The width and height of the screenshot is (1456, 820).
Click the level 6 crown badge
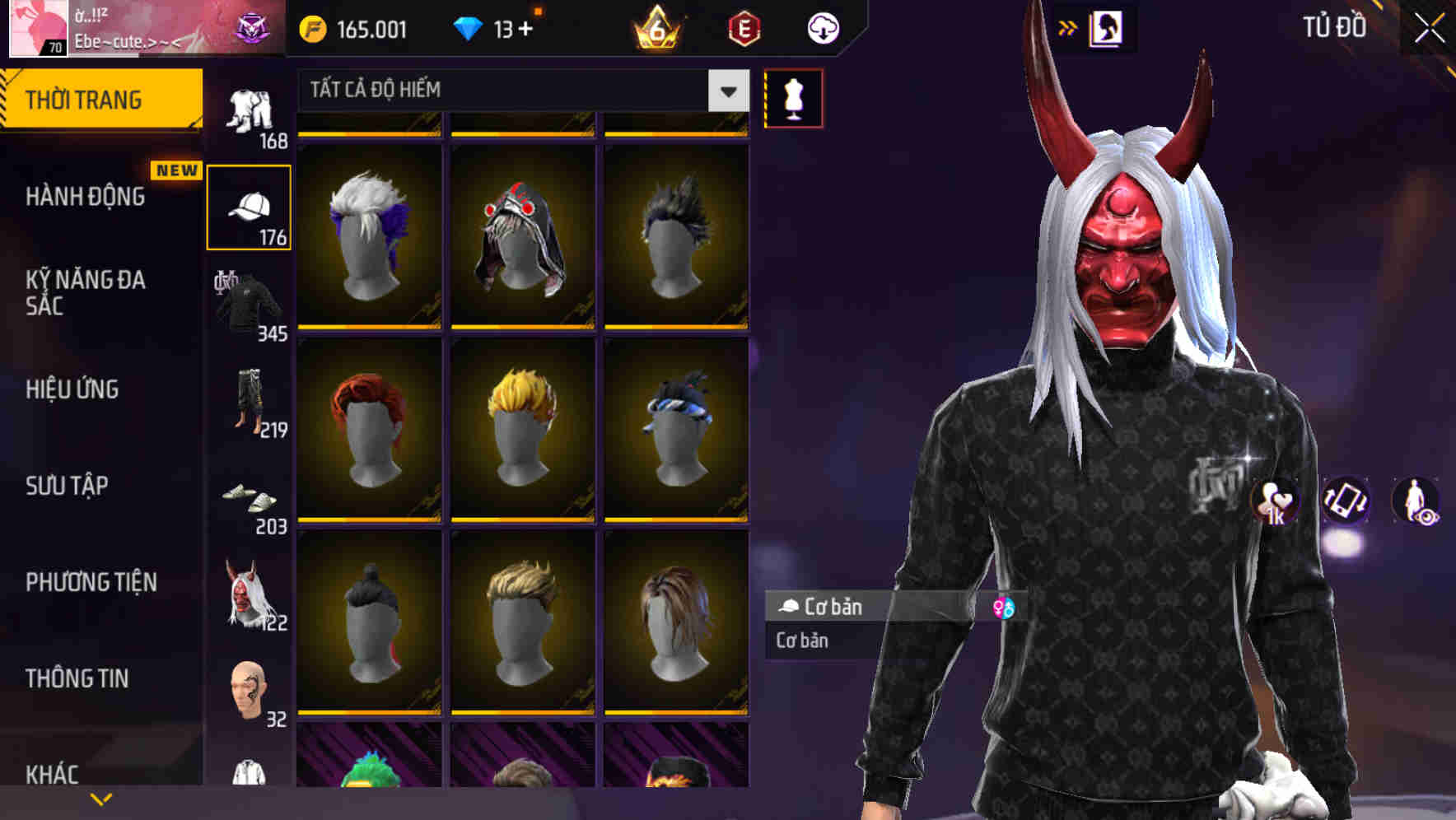(655, 27)
